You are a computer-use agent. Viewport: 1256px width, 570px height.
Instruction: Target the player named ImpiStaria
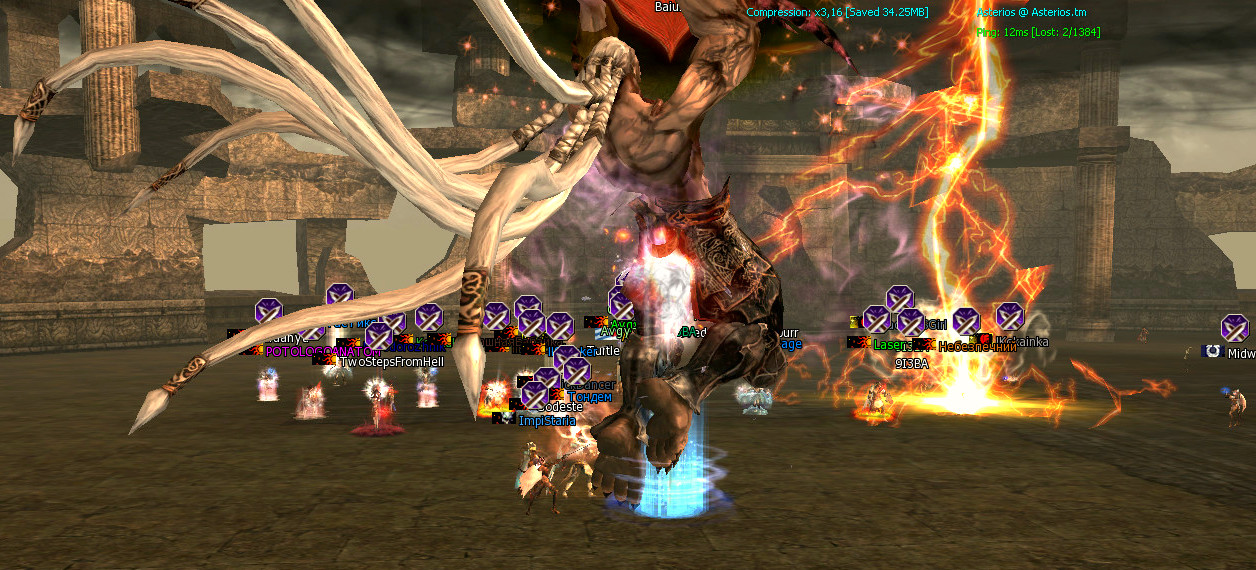click(x=547, y=421)
